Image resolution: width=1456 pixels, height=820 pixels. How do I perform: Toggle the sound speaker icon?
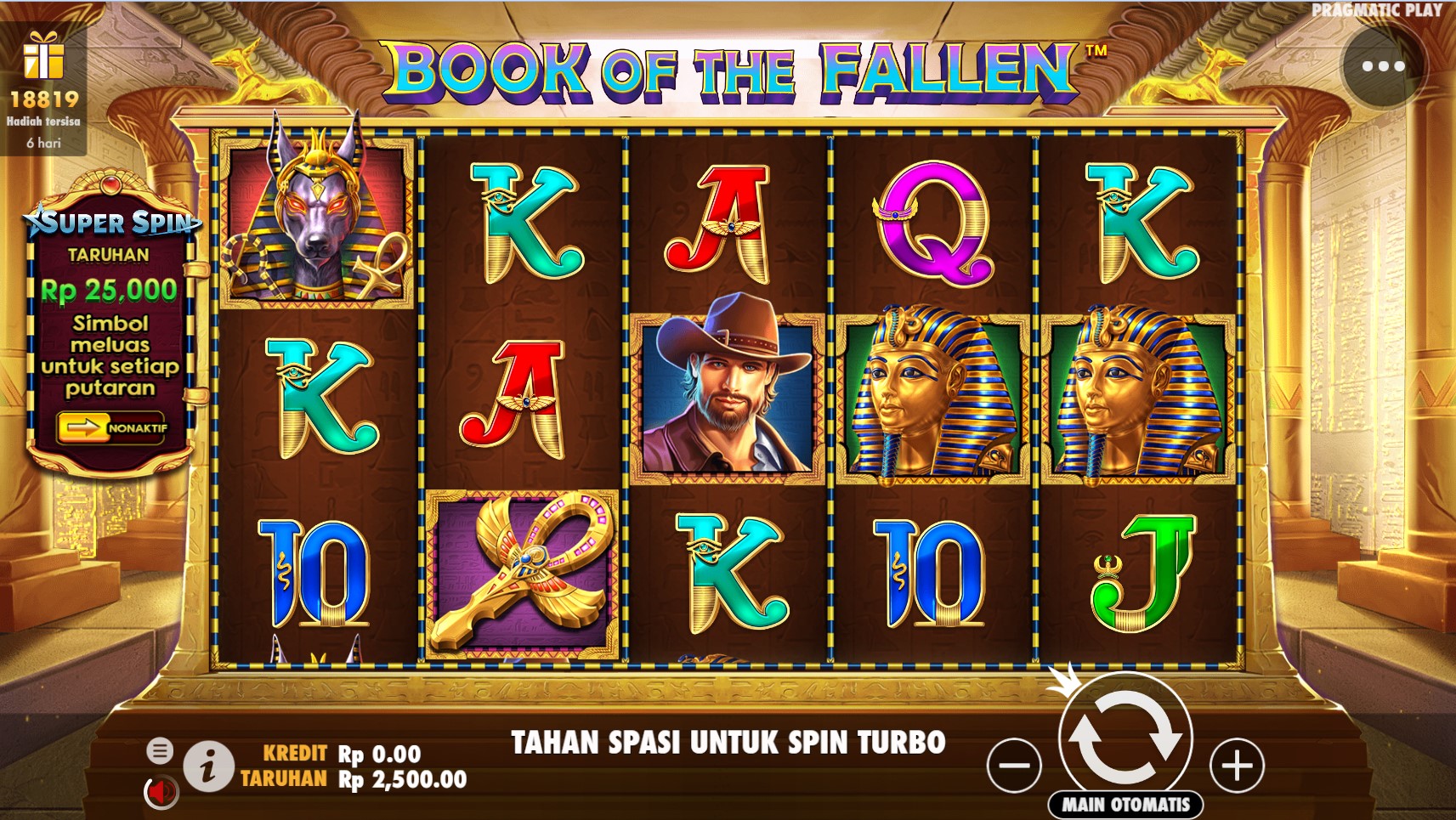coord(160,792)
